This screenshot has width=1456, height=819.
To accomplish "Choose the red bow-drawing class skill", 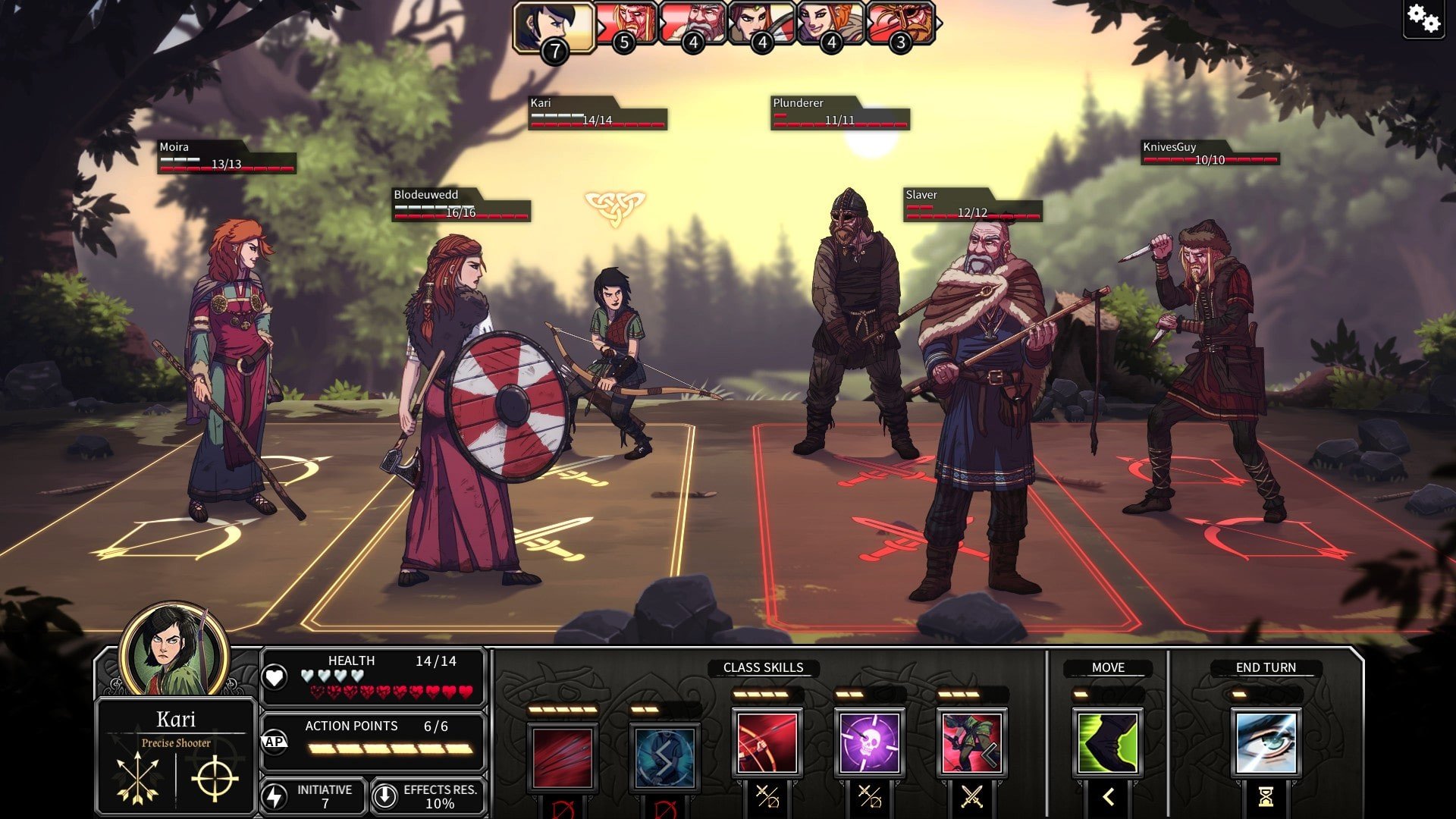I will tap(767, 742).
